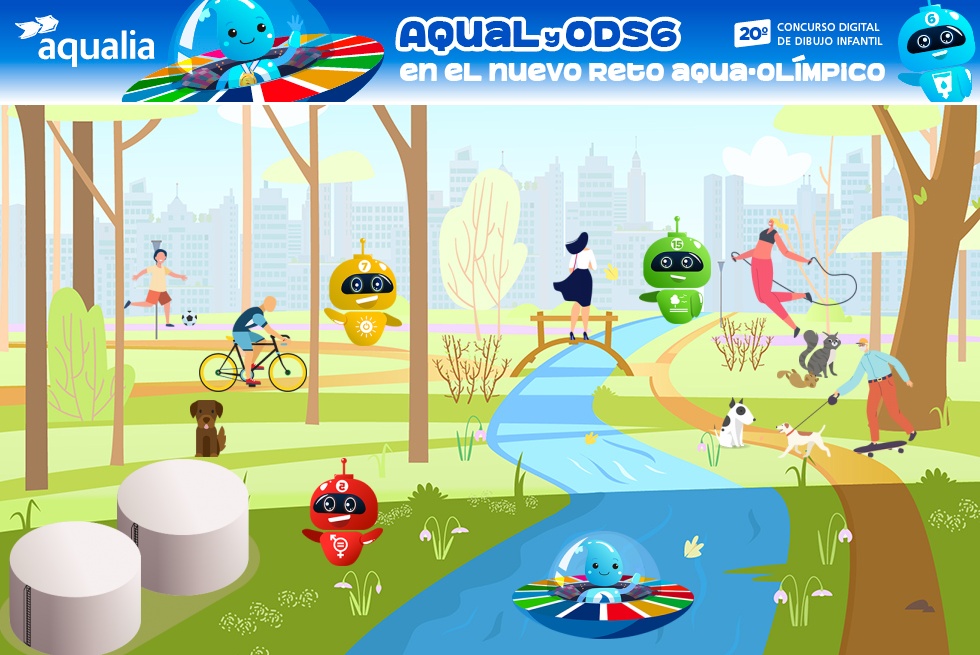Open the aqualia logo link
This screenshot has width=980, height=655.
[x=85, y=42]
